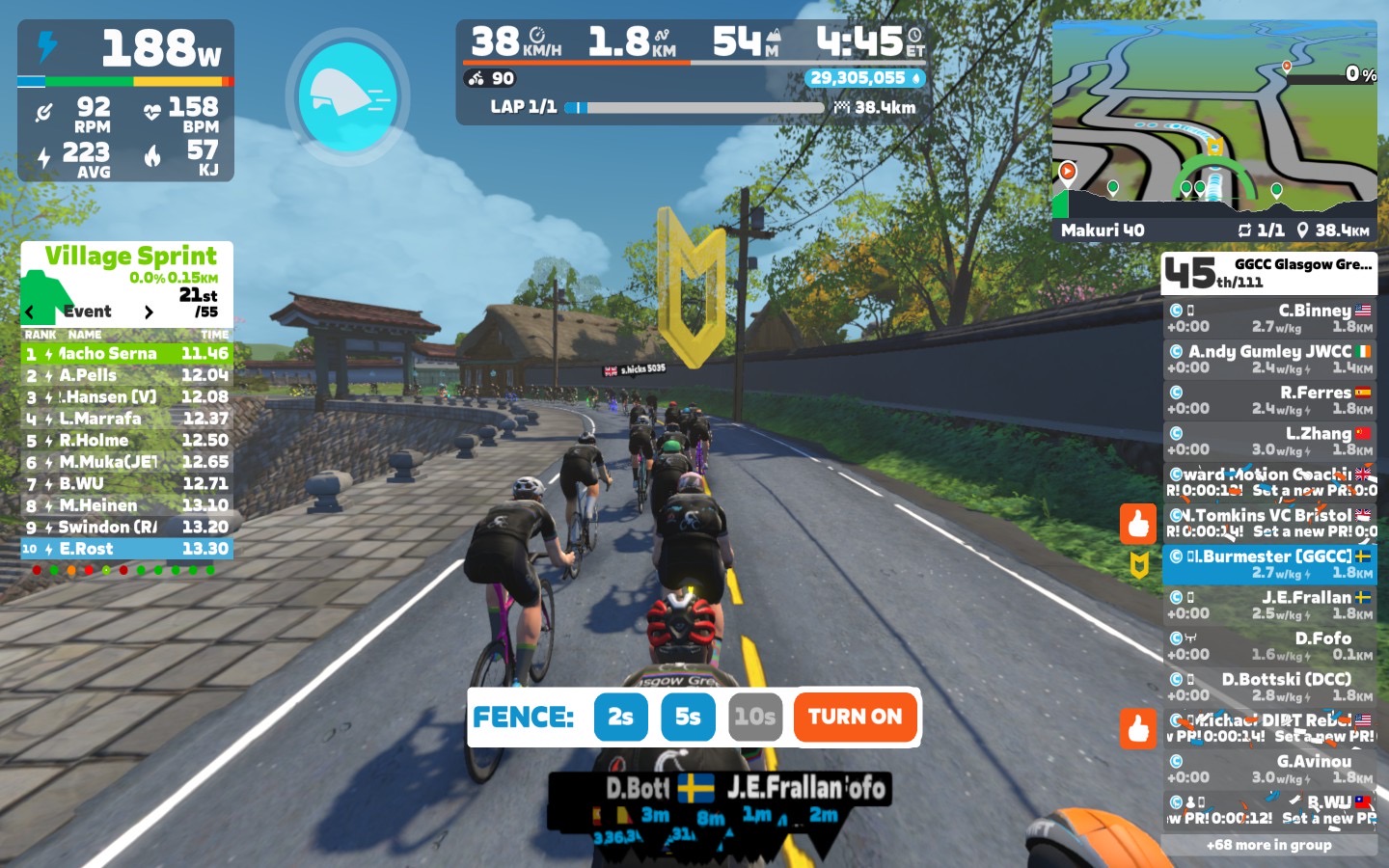Image resolution: width=1389 pixels, height=868 pixels.
Task: Select rider C.Binney in nearby list
Action: [x=1268, y=317]
